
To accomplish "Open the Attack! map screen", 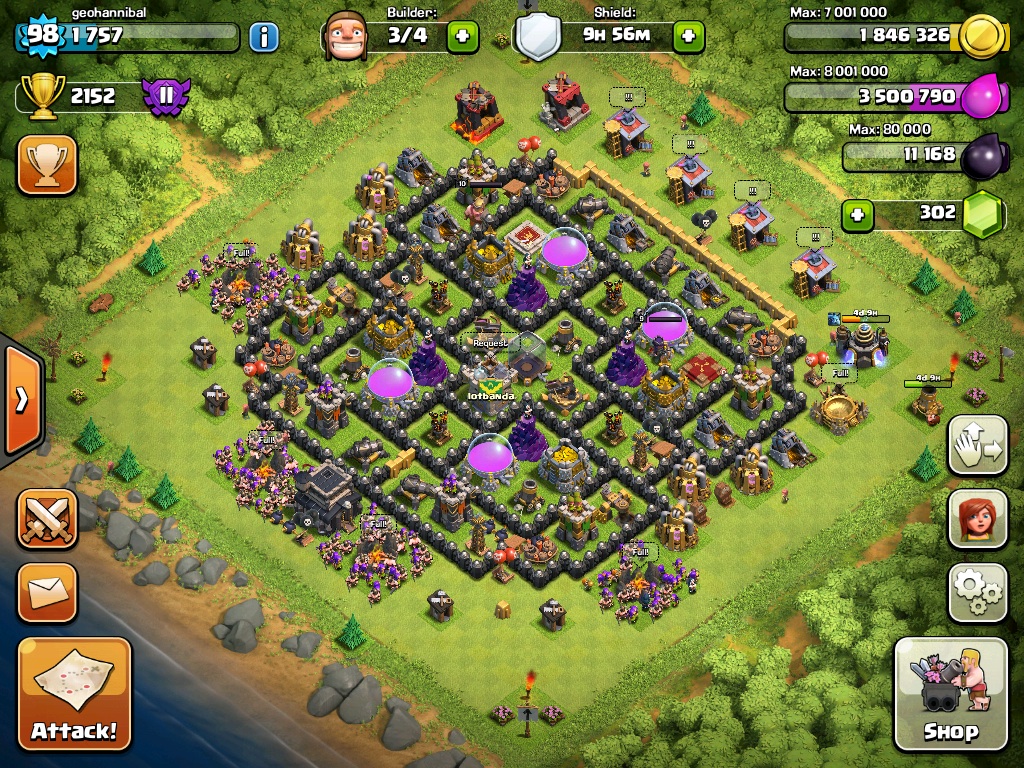I will pos(74,695).
